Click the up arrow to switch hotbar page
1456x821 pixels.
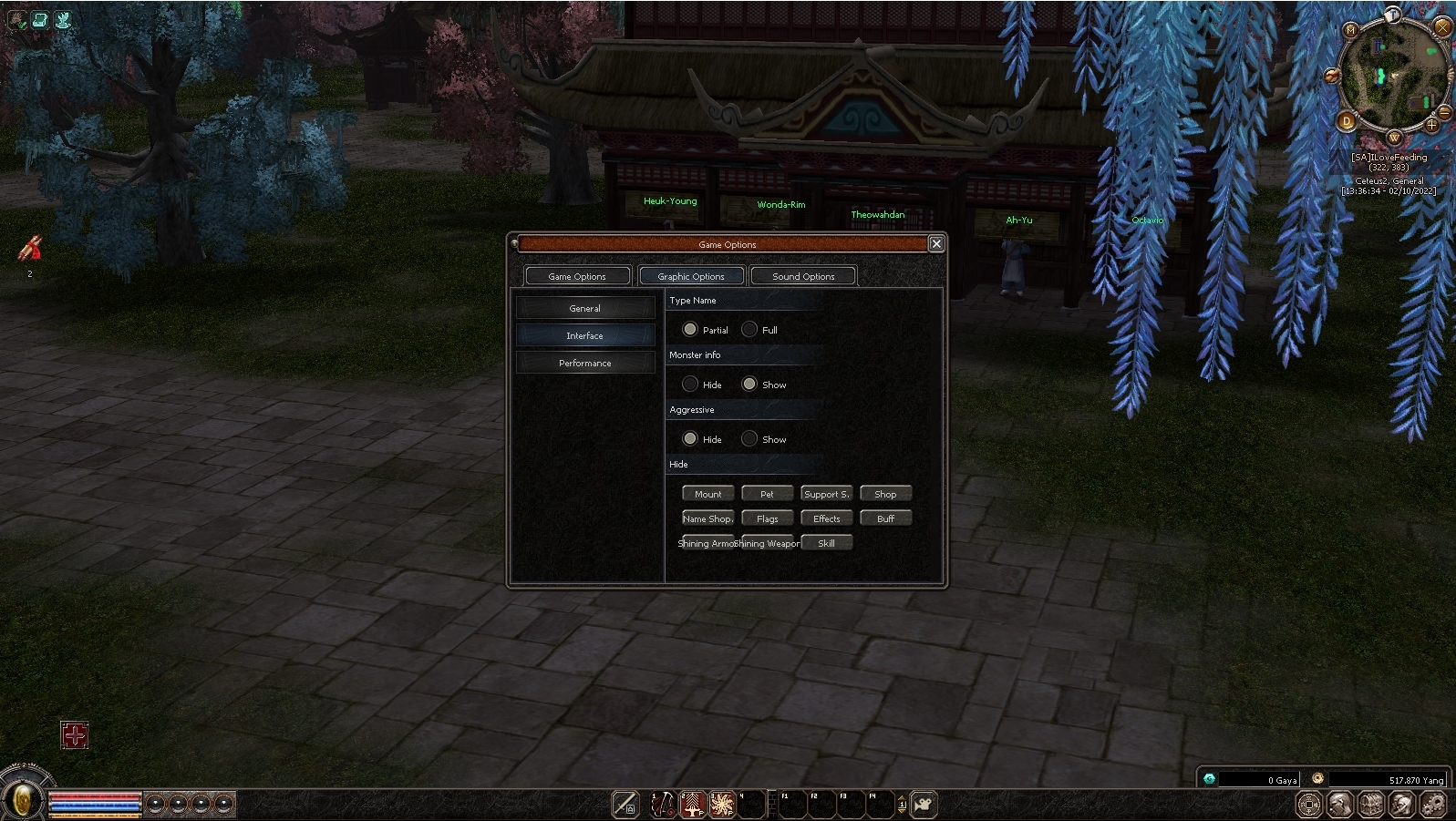[x=902, y=798]
